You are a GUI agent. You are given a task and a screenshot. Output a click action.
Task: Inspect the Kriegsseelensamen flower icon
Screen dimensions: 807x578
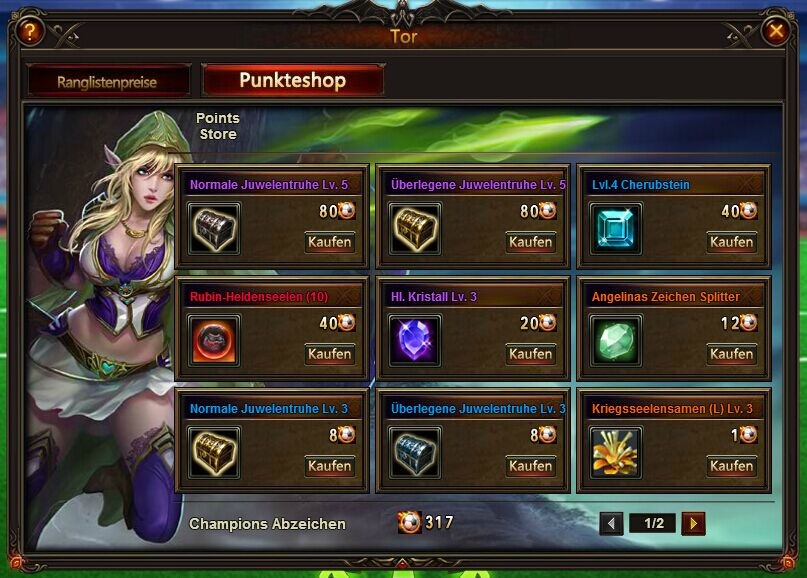pyautogui.click(x=615, y=453)
